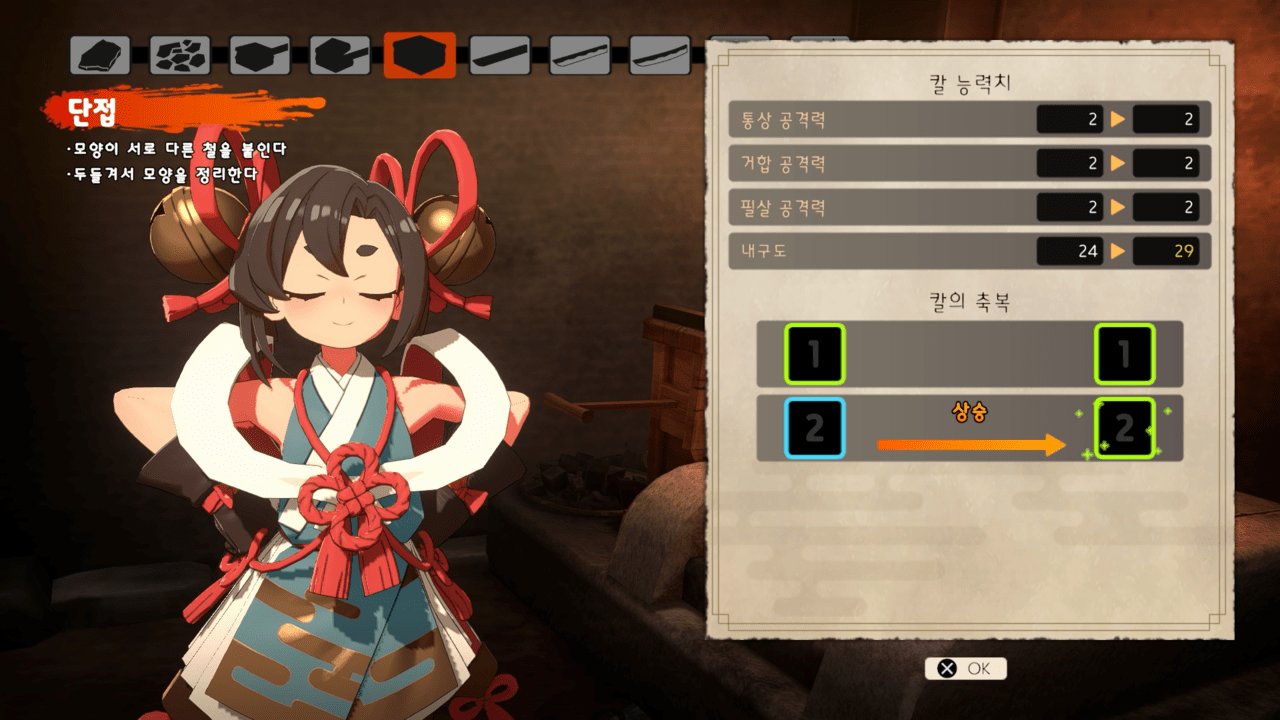Choose the raw iron slab step icon
1280x720 pixels.
100,56
